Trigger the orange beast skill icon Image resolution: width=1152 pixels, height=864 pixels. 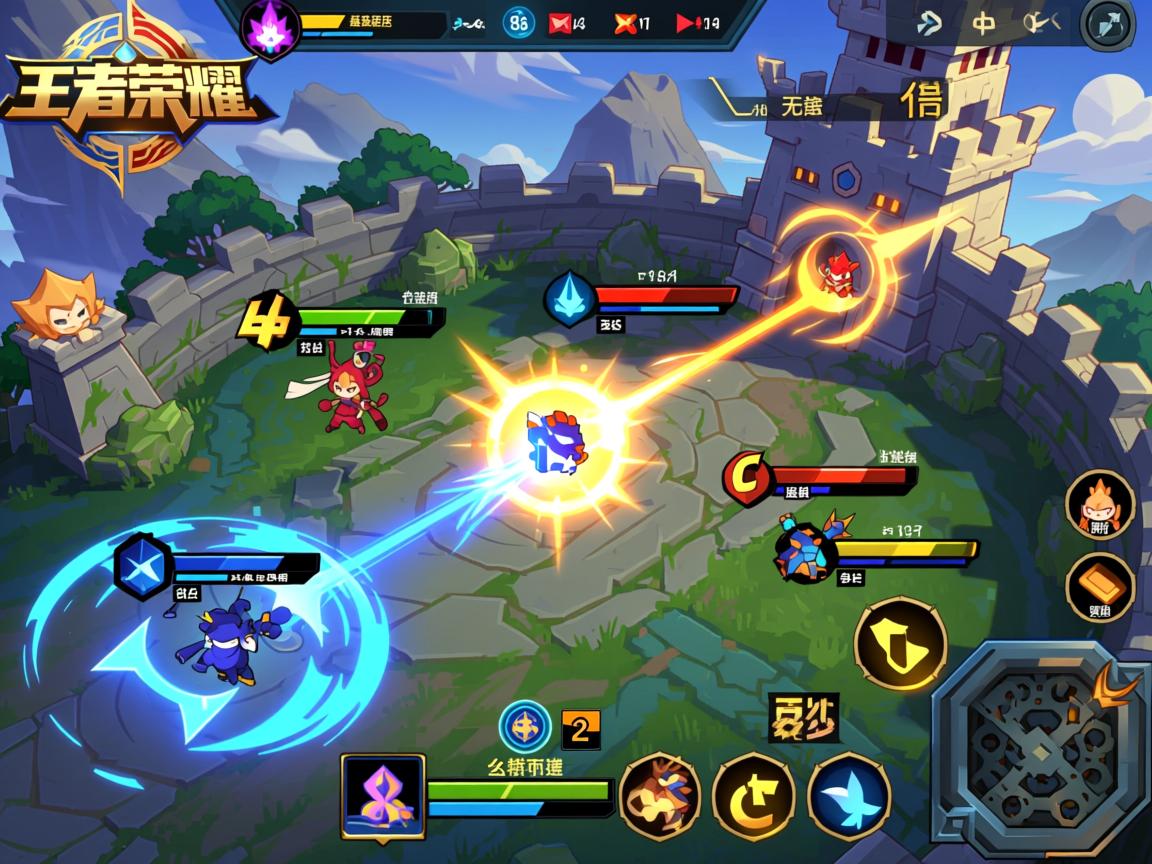pos(659,796)
